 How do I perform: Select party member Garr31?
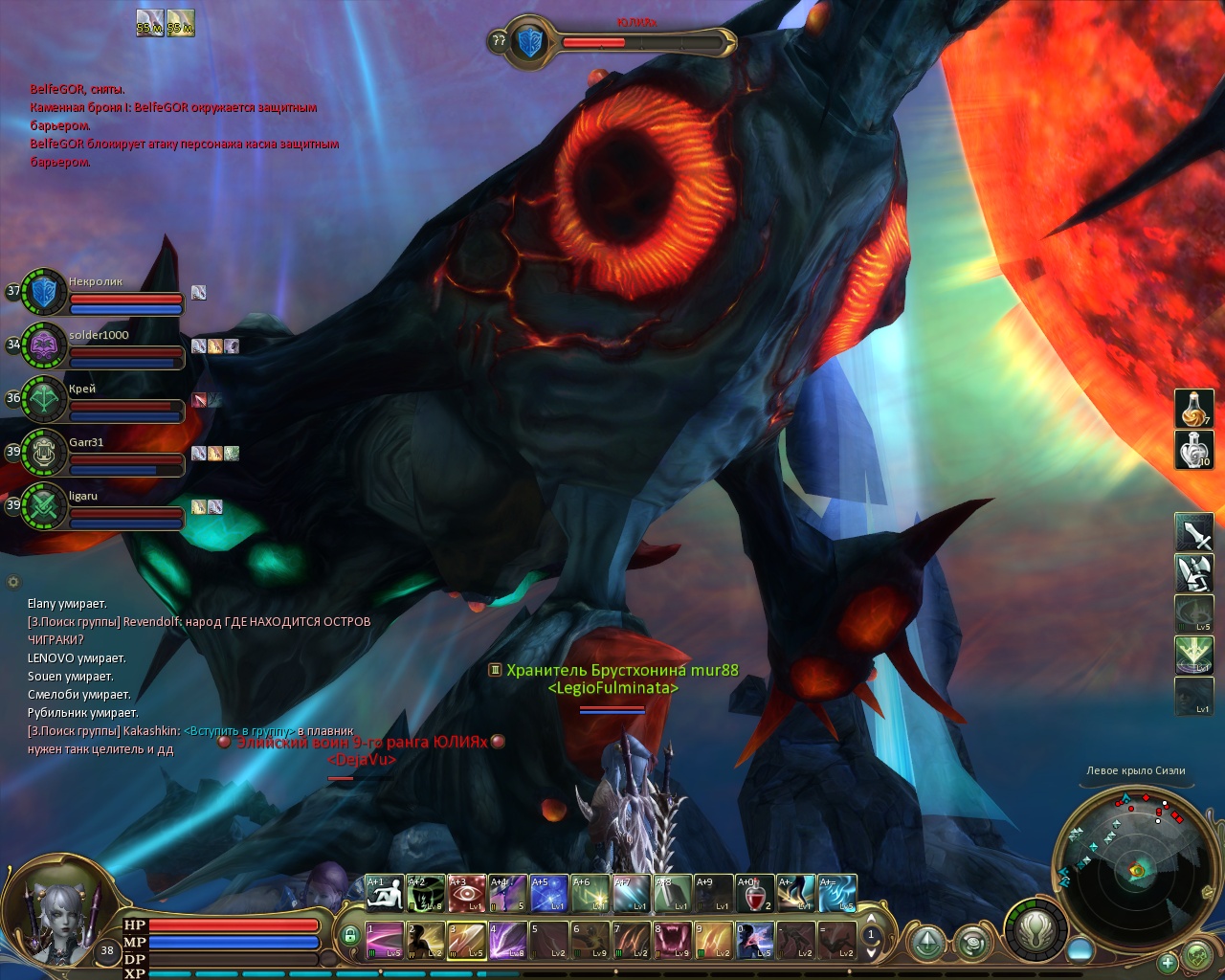44,453
